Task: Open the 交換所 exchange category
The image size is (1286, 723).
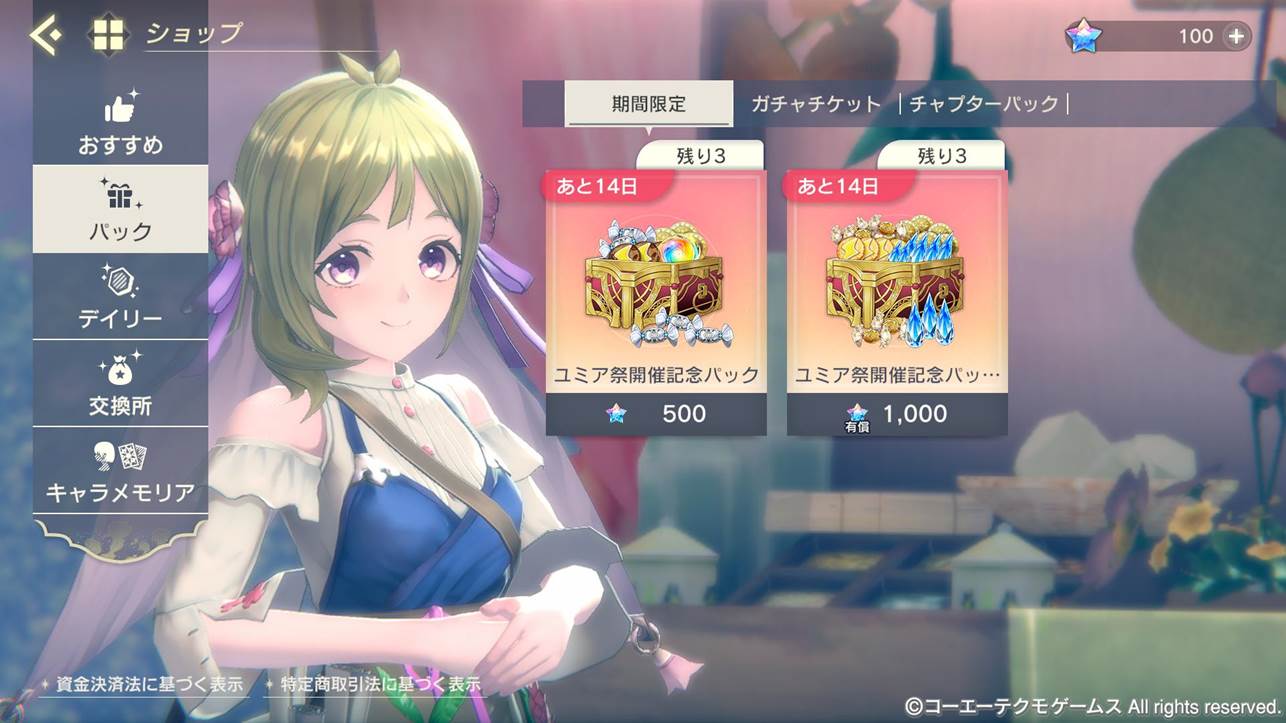Action: coord(120,384)
